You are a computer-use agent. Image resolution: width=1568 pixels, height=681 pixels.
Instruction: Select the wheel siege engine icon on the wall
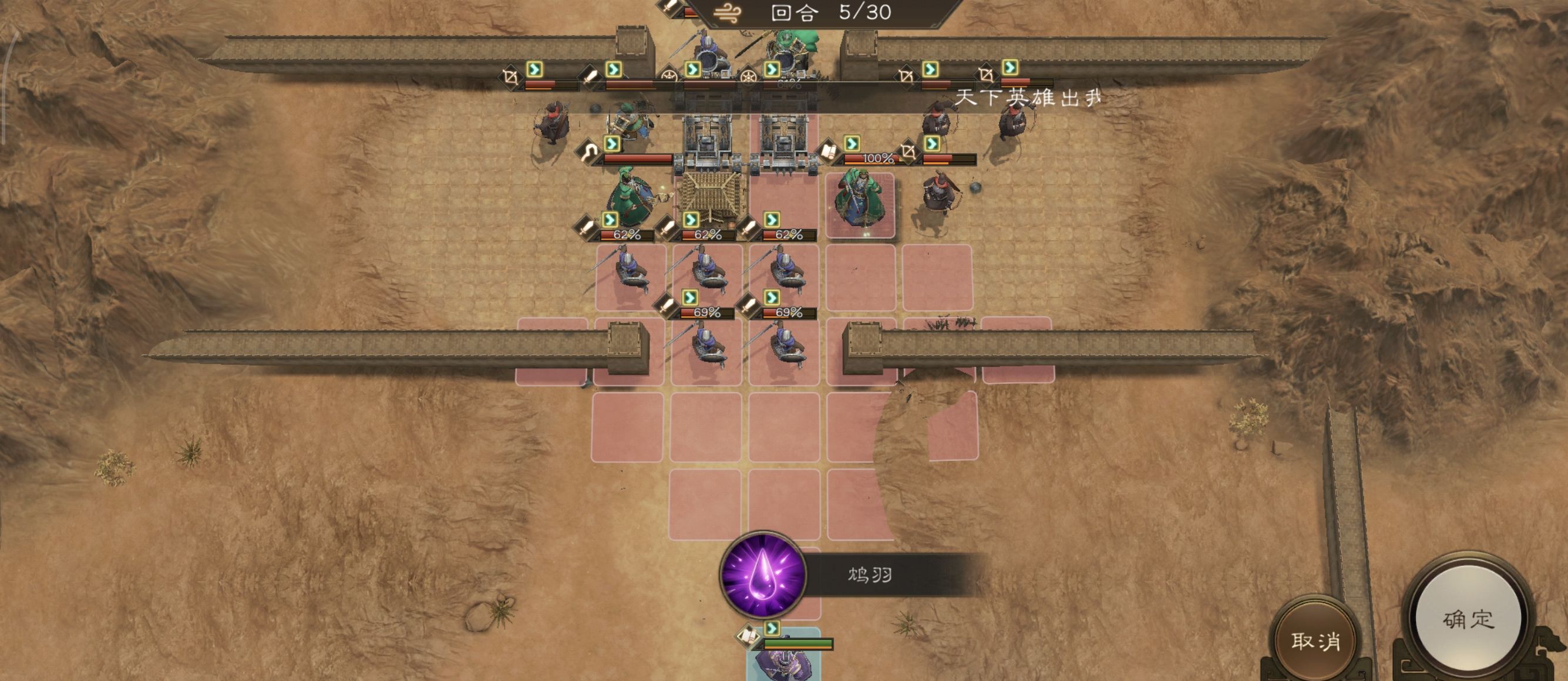click(x=669, y=75)
